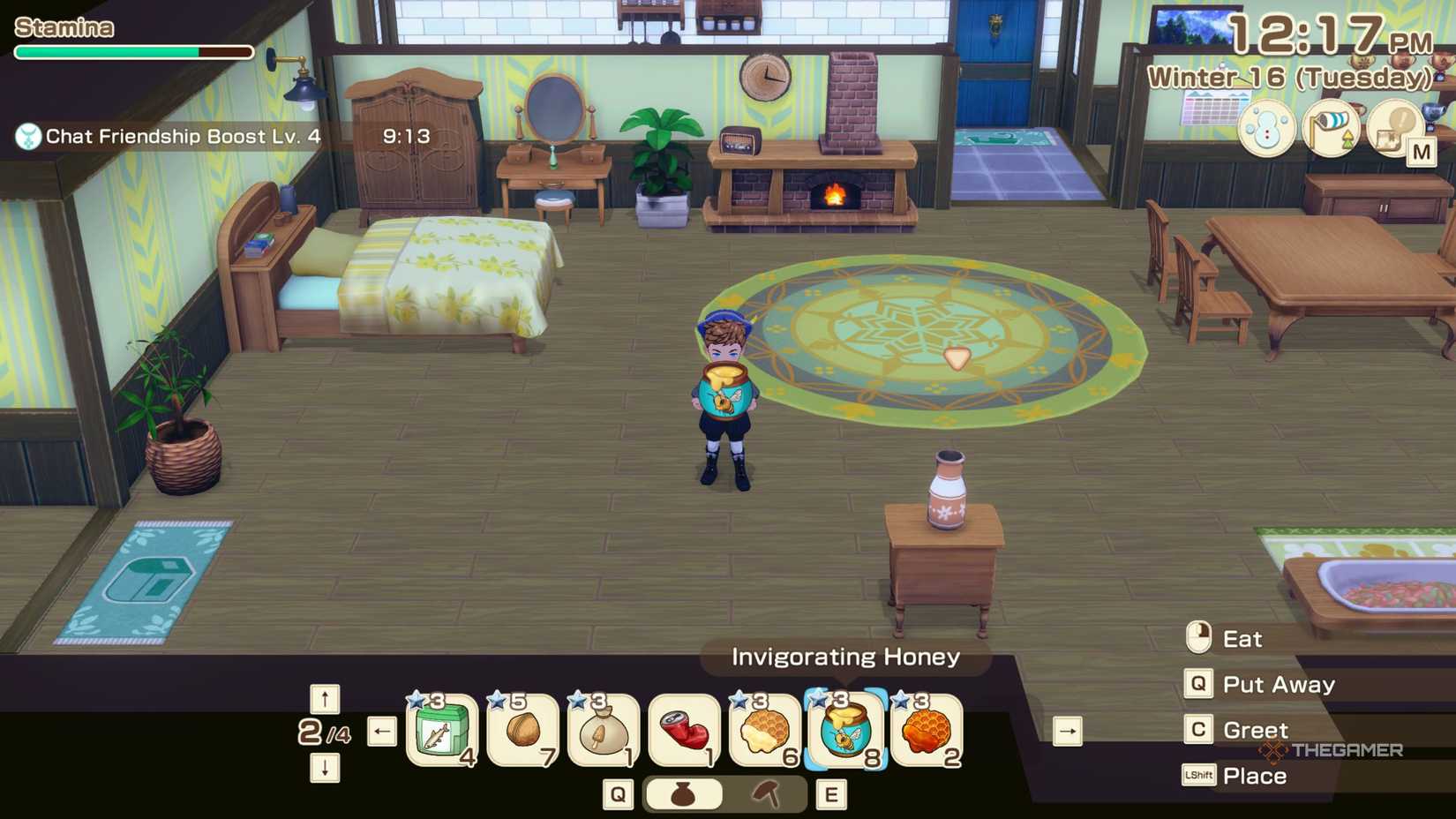Go to previous hotbar page with up arrow
This screenshot has height=819, width=1456.
[325, 699]
